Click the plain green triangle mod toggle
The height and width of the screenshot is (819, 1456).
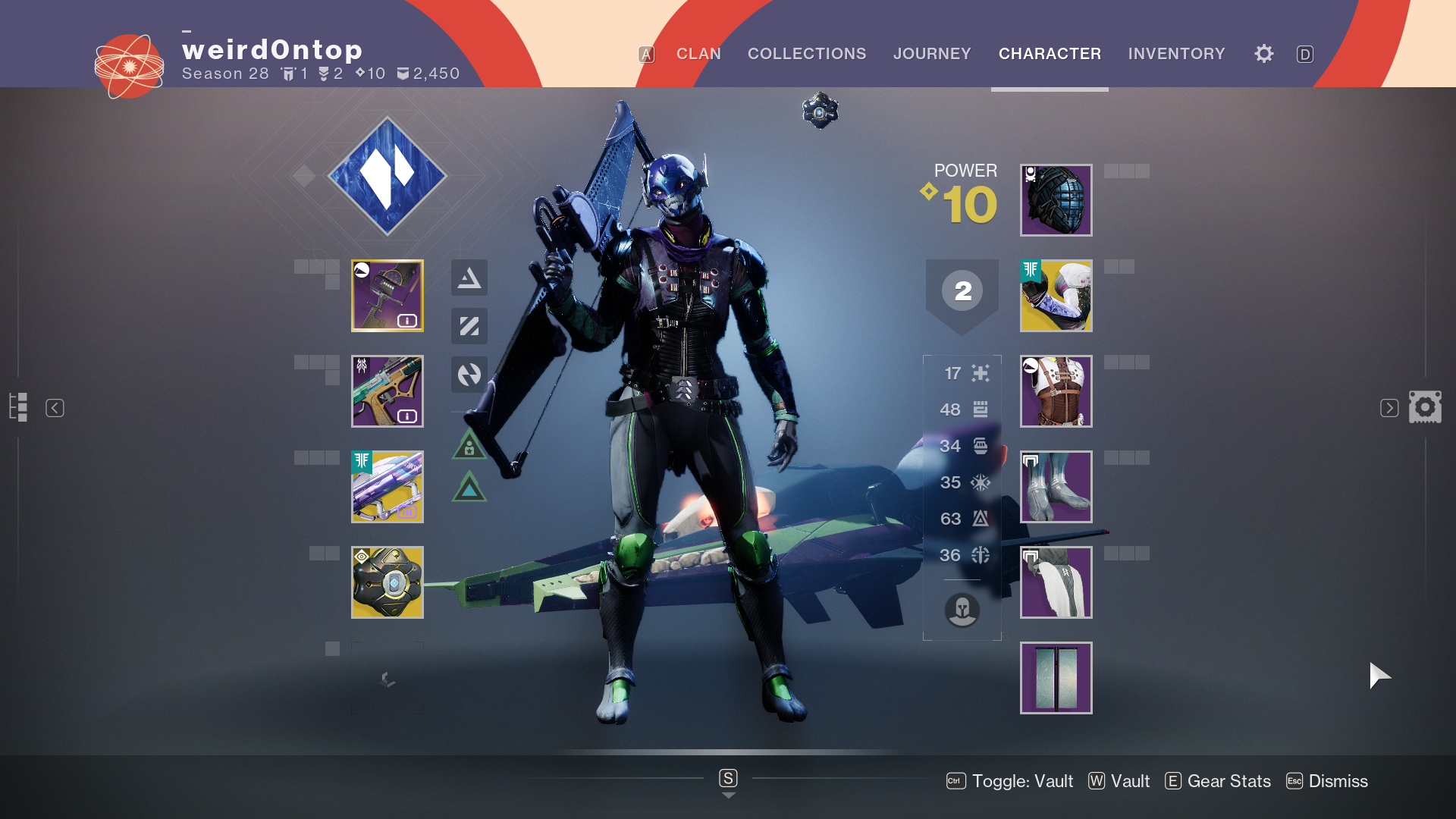pos(469,489)
